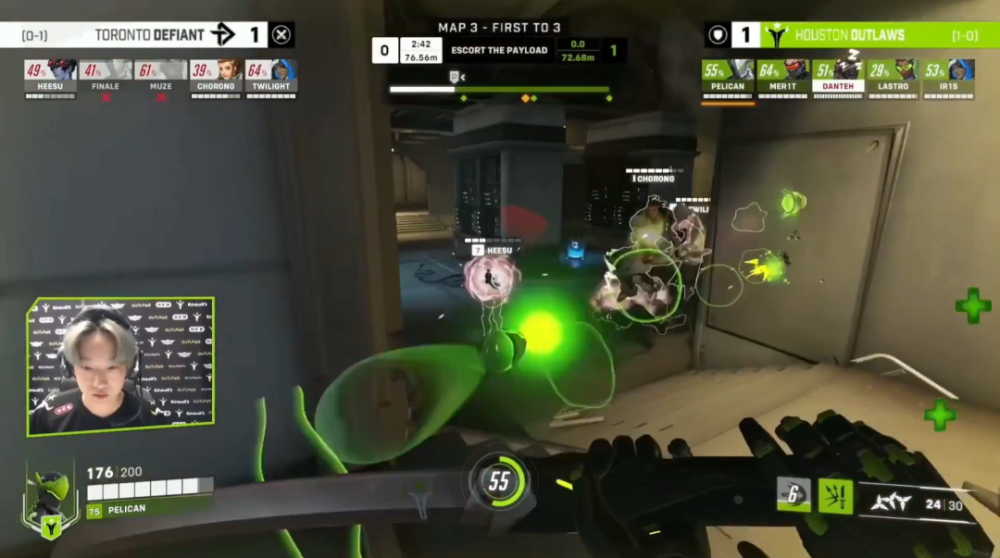Switch view to Mer1t's card
1000x558 pixels.
coord(782,78)
